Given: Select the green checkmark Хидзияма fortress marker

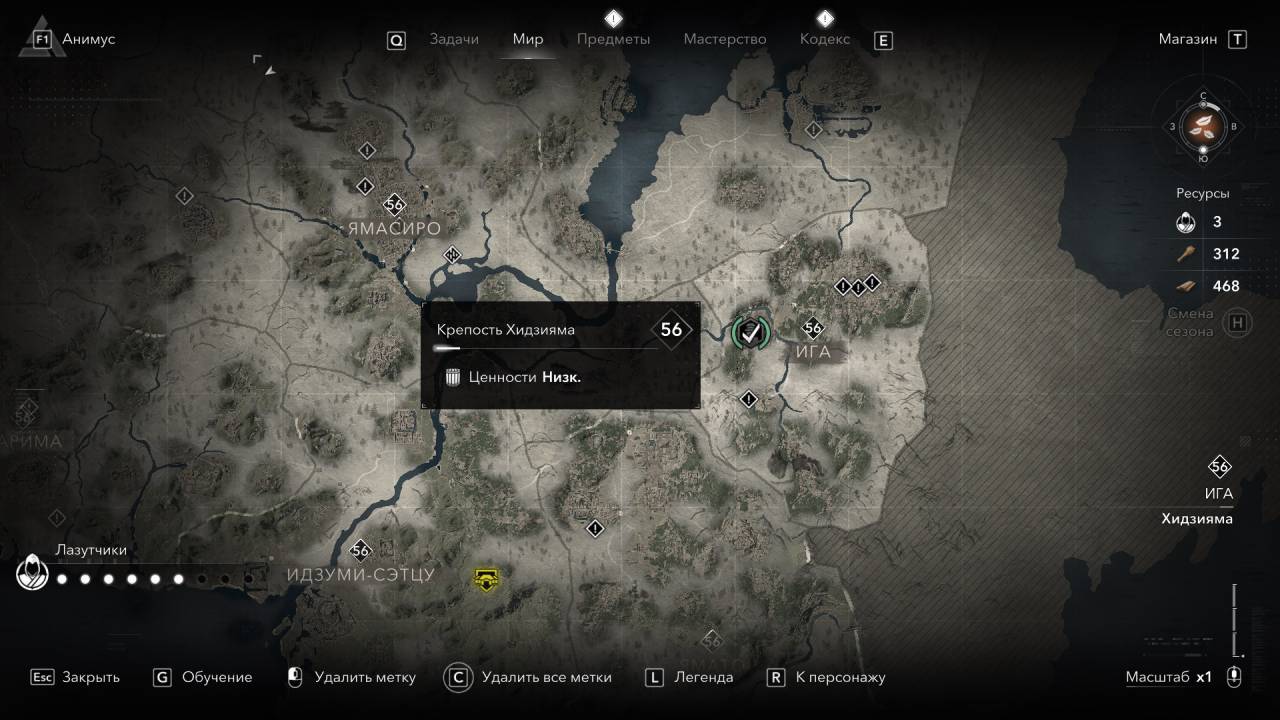Looking at the screenshot, I should click(751, 332).
